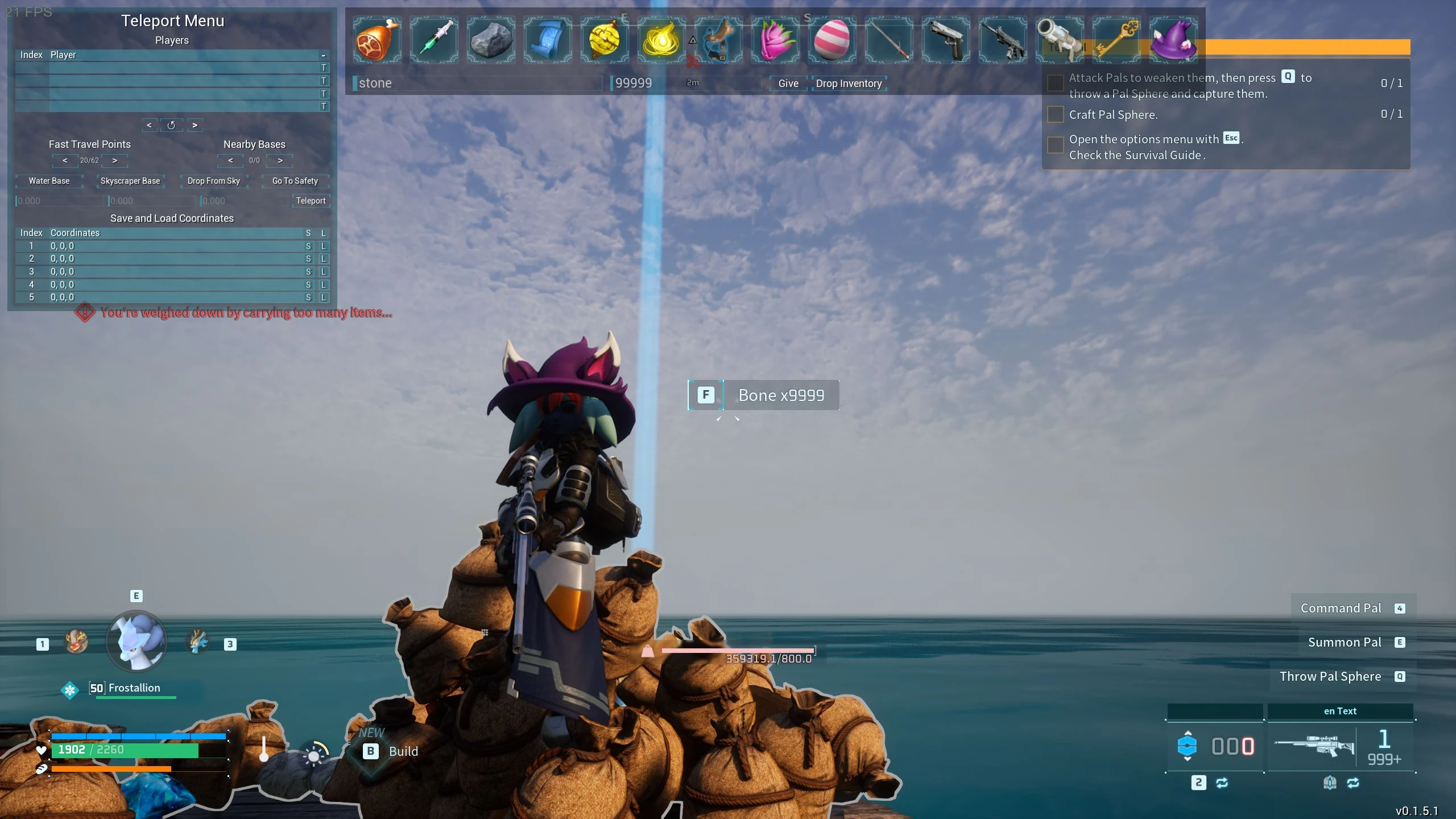1456x819 pixels.
Task: Select the Skyscraper Base teleport
Action: (x=130, y=181)
